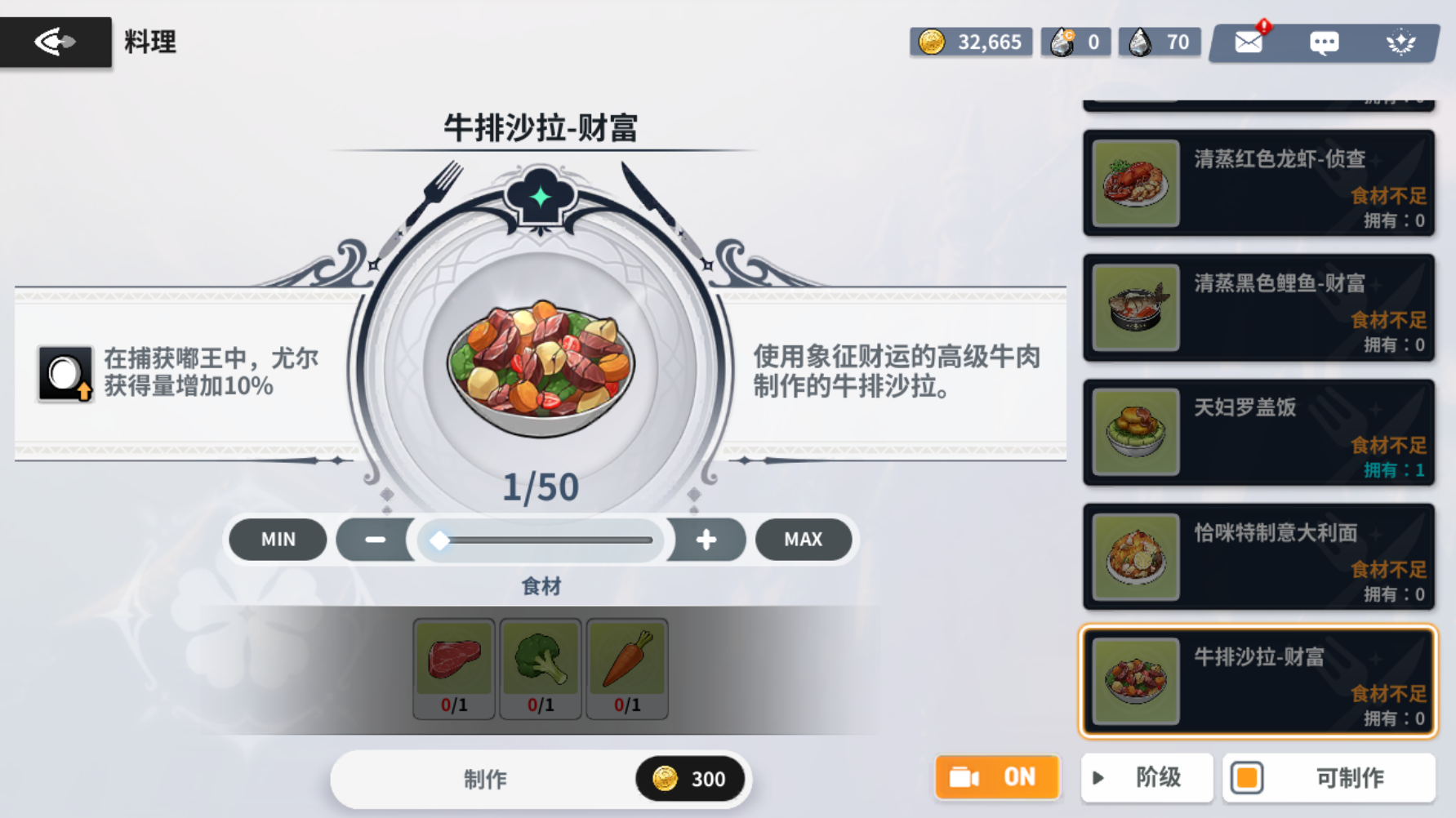Toggle the camera ON switch
The width and height of the screenshot is (1456, 818).
click(997, 777)
